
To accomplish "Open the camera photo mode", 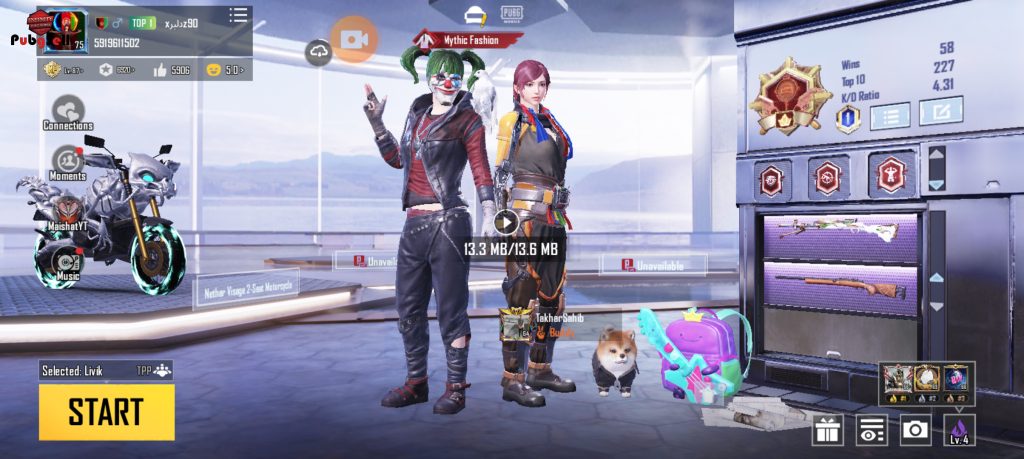I will [914, 430].
